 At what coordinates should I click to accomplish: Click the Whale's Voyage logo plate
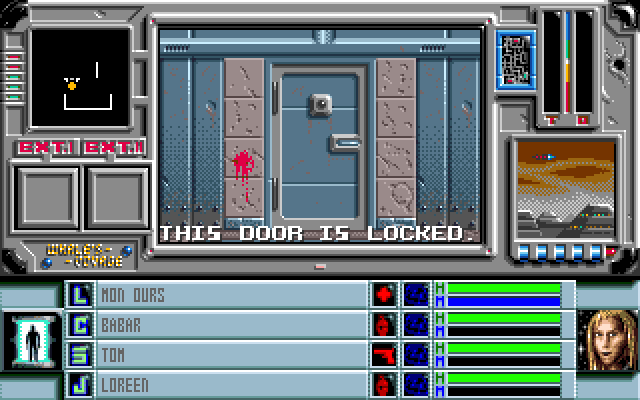[86, 255]
